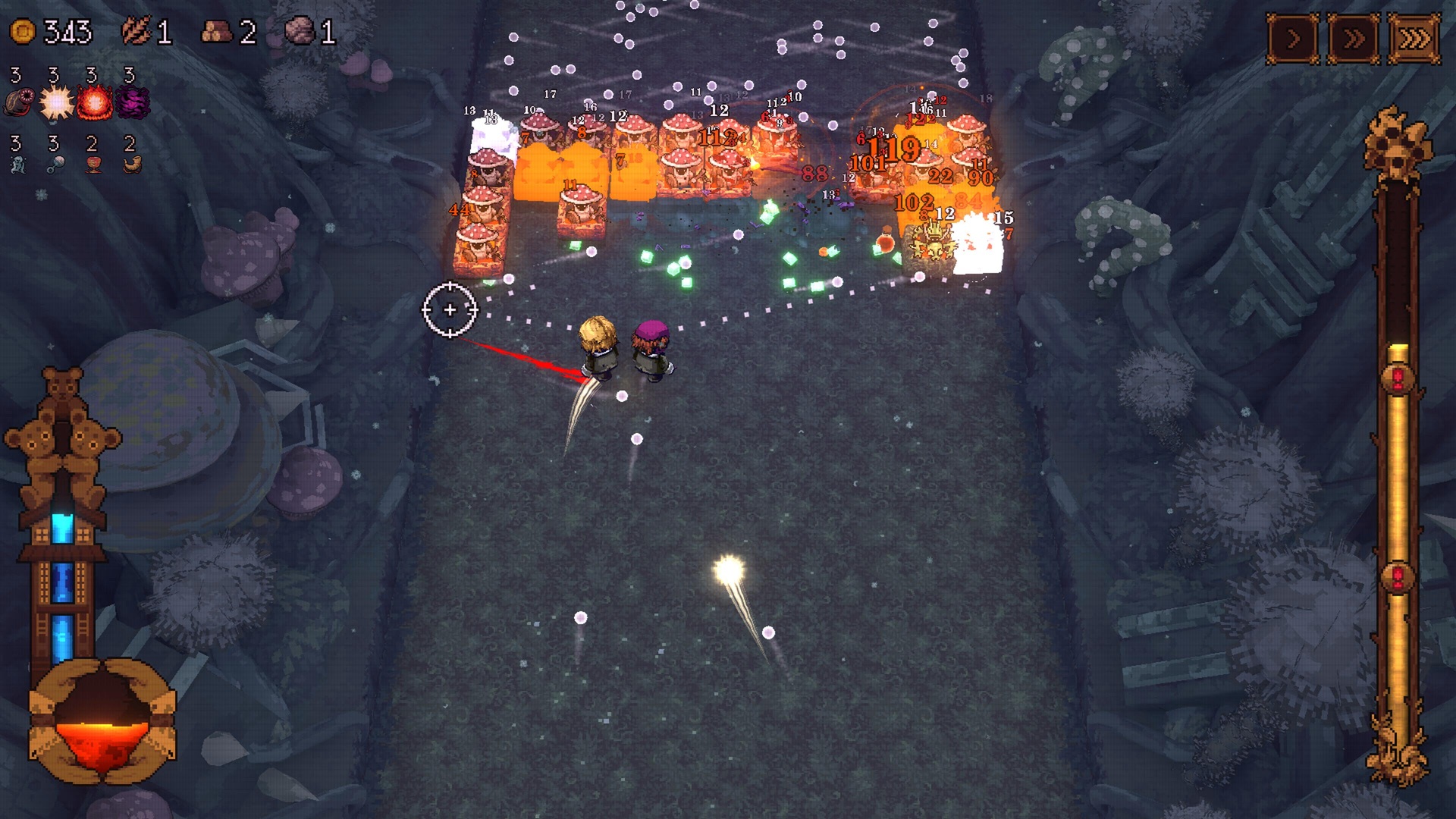Image resolution: width=1456 pixels, height=819 pixels.
Task: Switch to double-arrow fast speed
Action: click(x=1354, y=38)
